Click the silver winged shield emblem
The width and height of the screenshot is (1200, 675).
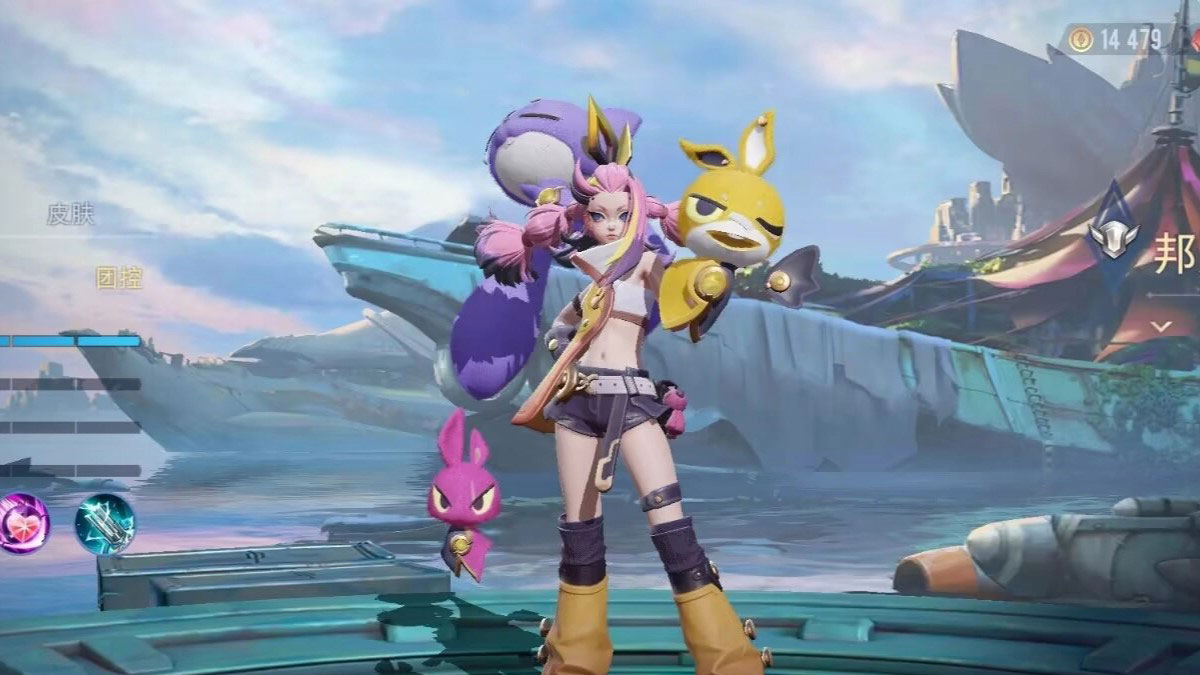point(1114,236)
